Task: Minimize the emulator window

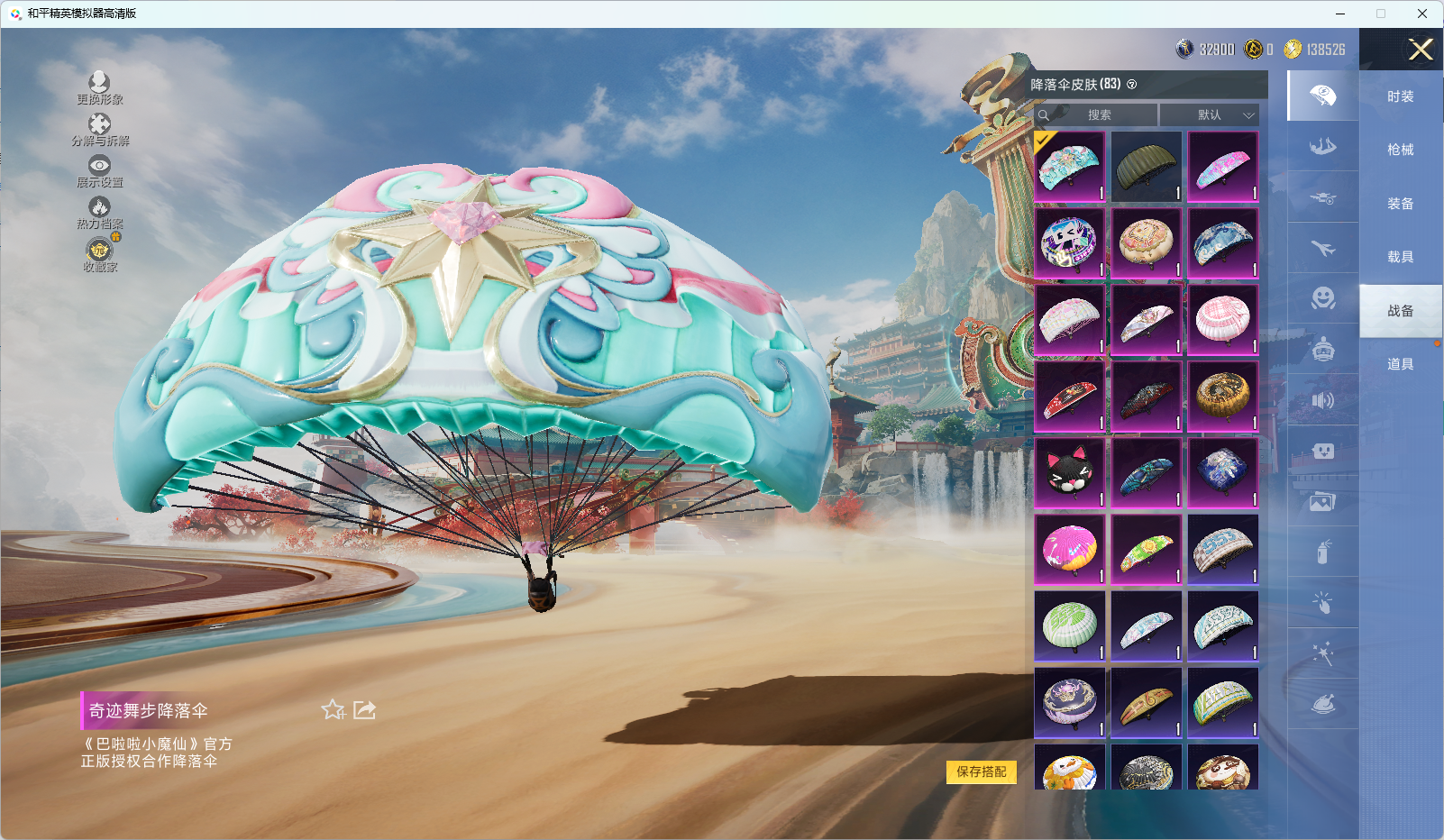Action: [x=1339, y=14]
